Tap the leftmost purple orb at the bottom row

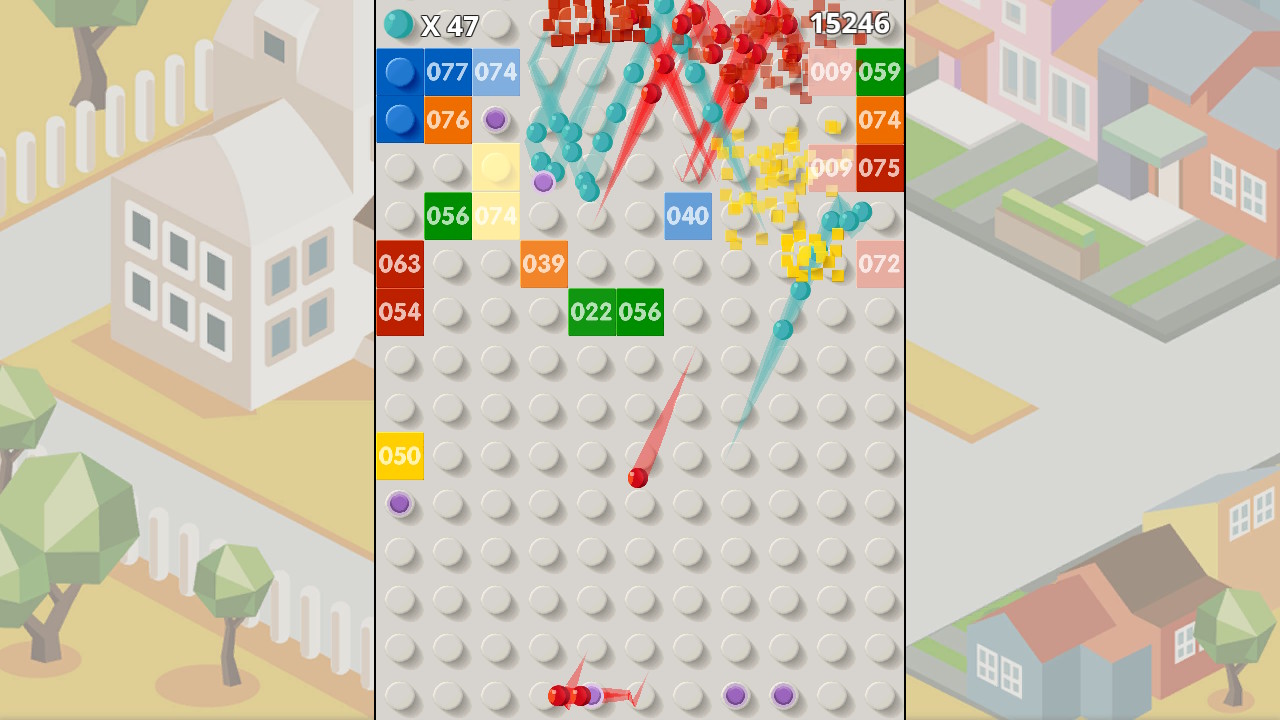click(593, 694)
